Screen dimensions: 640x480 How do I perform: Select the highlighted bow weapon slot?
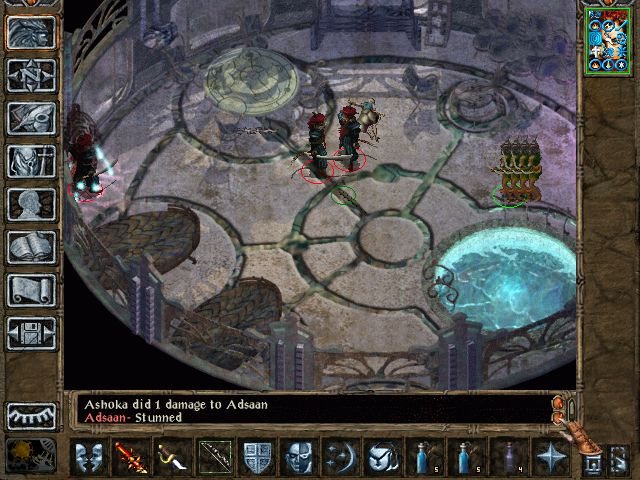(x=214, y=458)
